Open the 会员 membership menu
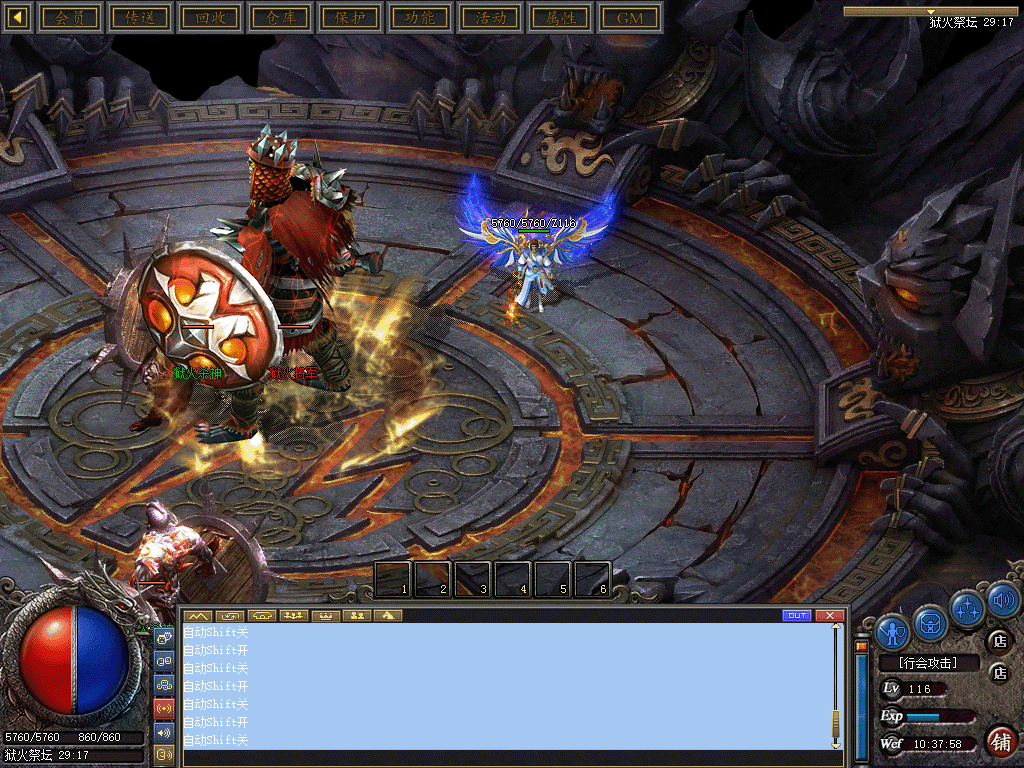1024x768 pixels. click(x=70, y=18)
